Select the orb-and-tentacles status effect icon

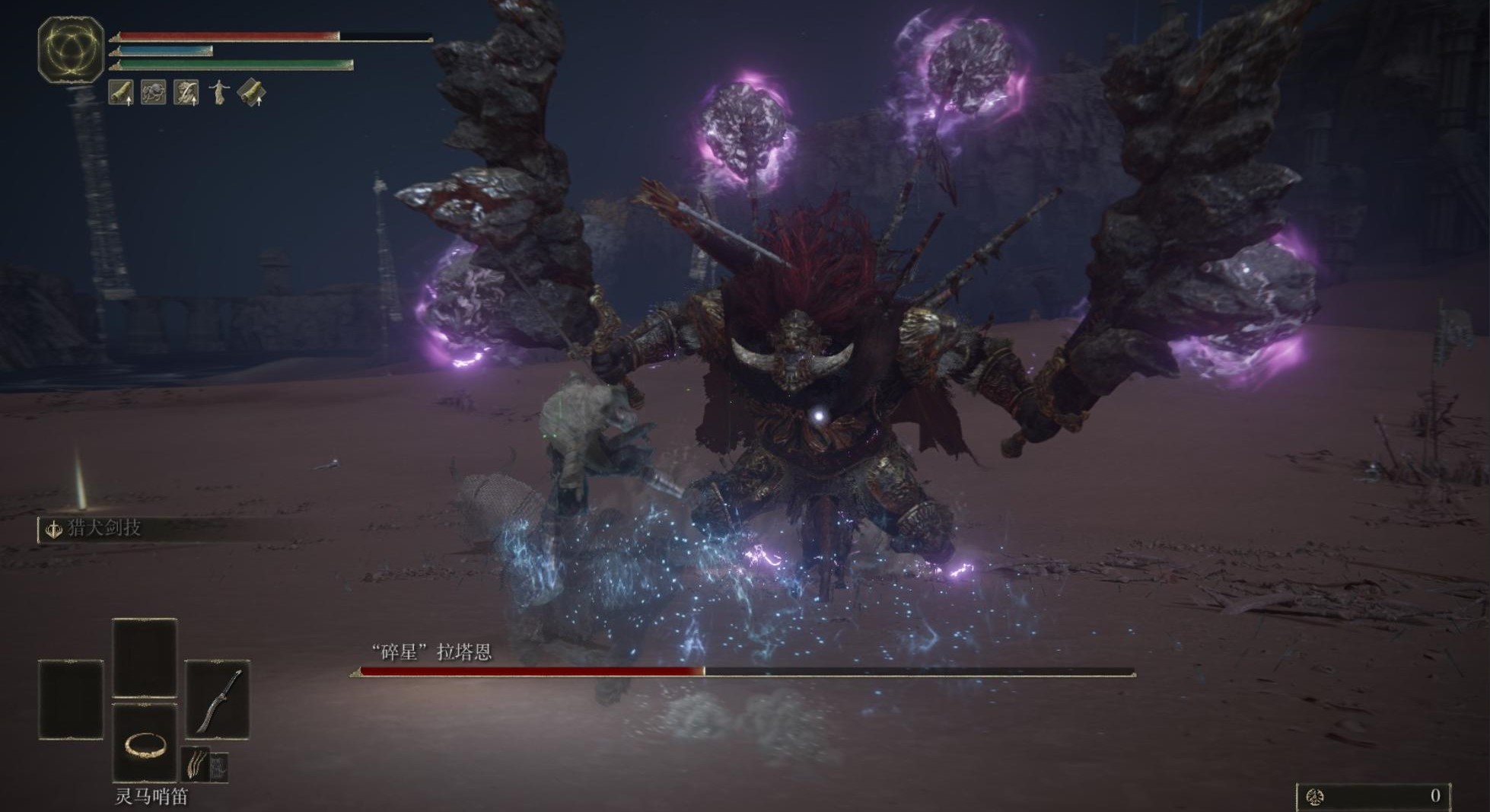154,93
